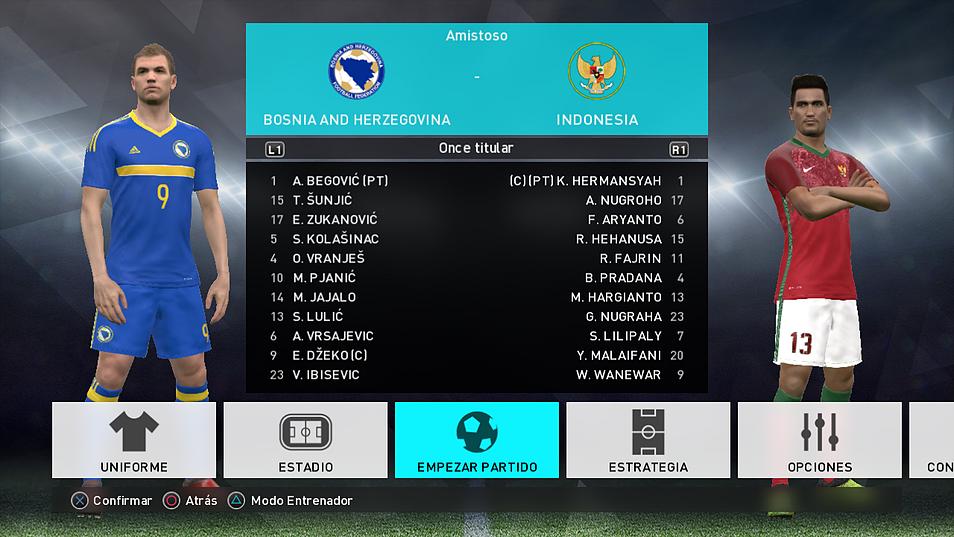The width and height of the screenshot is (954, 537).
Task: Open the Estrategia tactics menu
Action: click(648, 441)
